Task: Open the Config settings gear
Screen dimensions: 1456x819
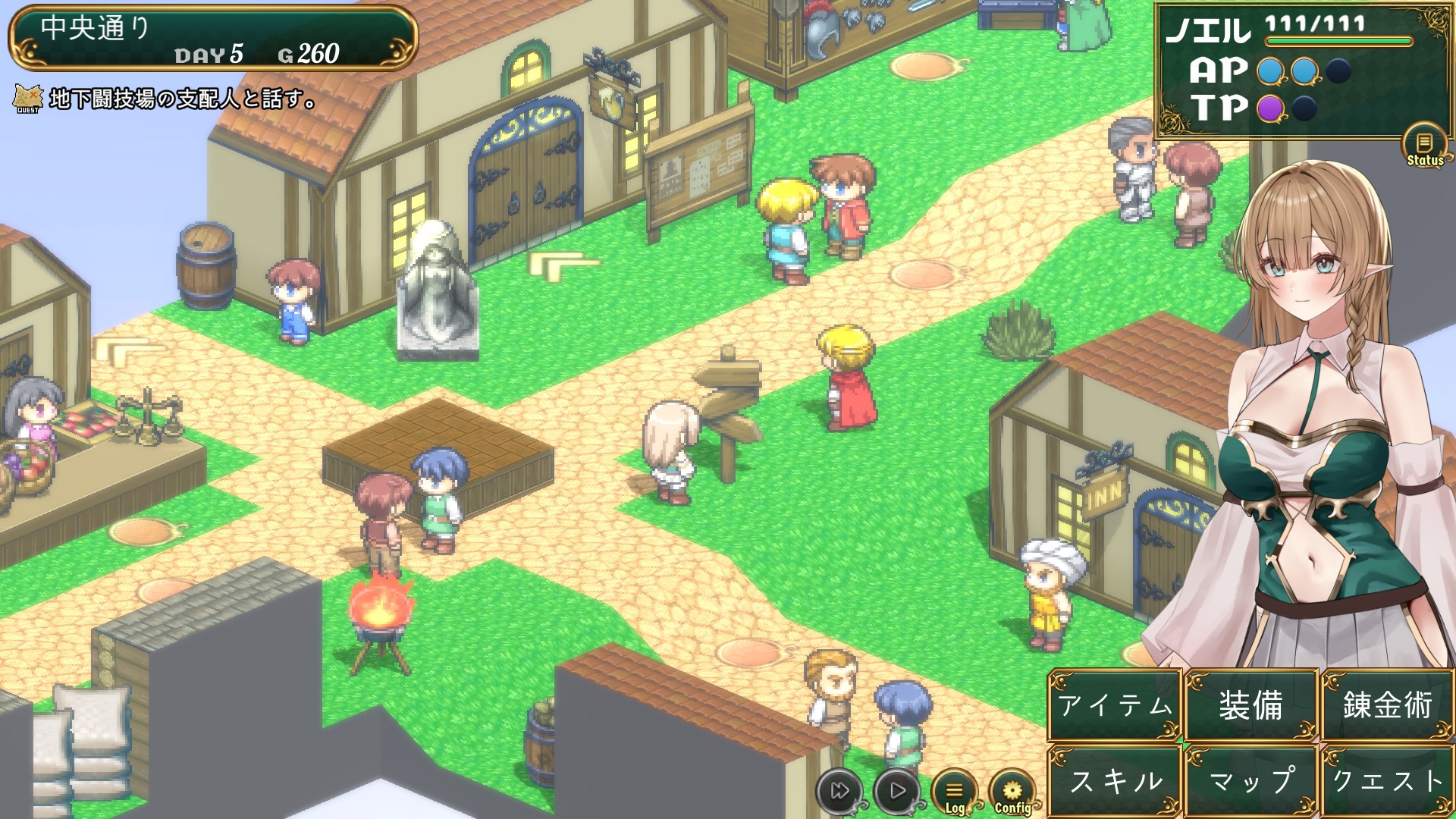Action: (x=1012, y=792)
